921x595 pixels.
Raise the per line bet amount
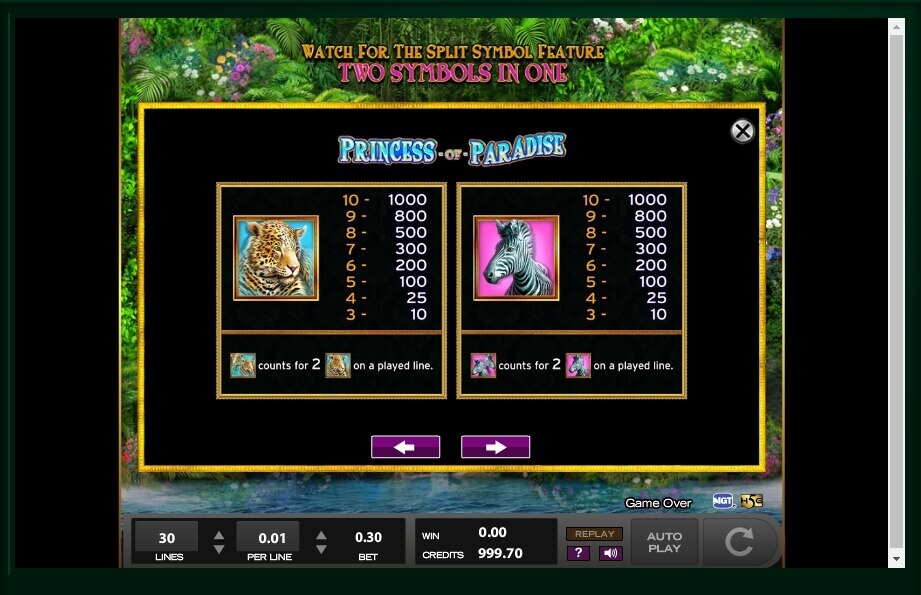pos(321,535)
